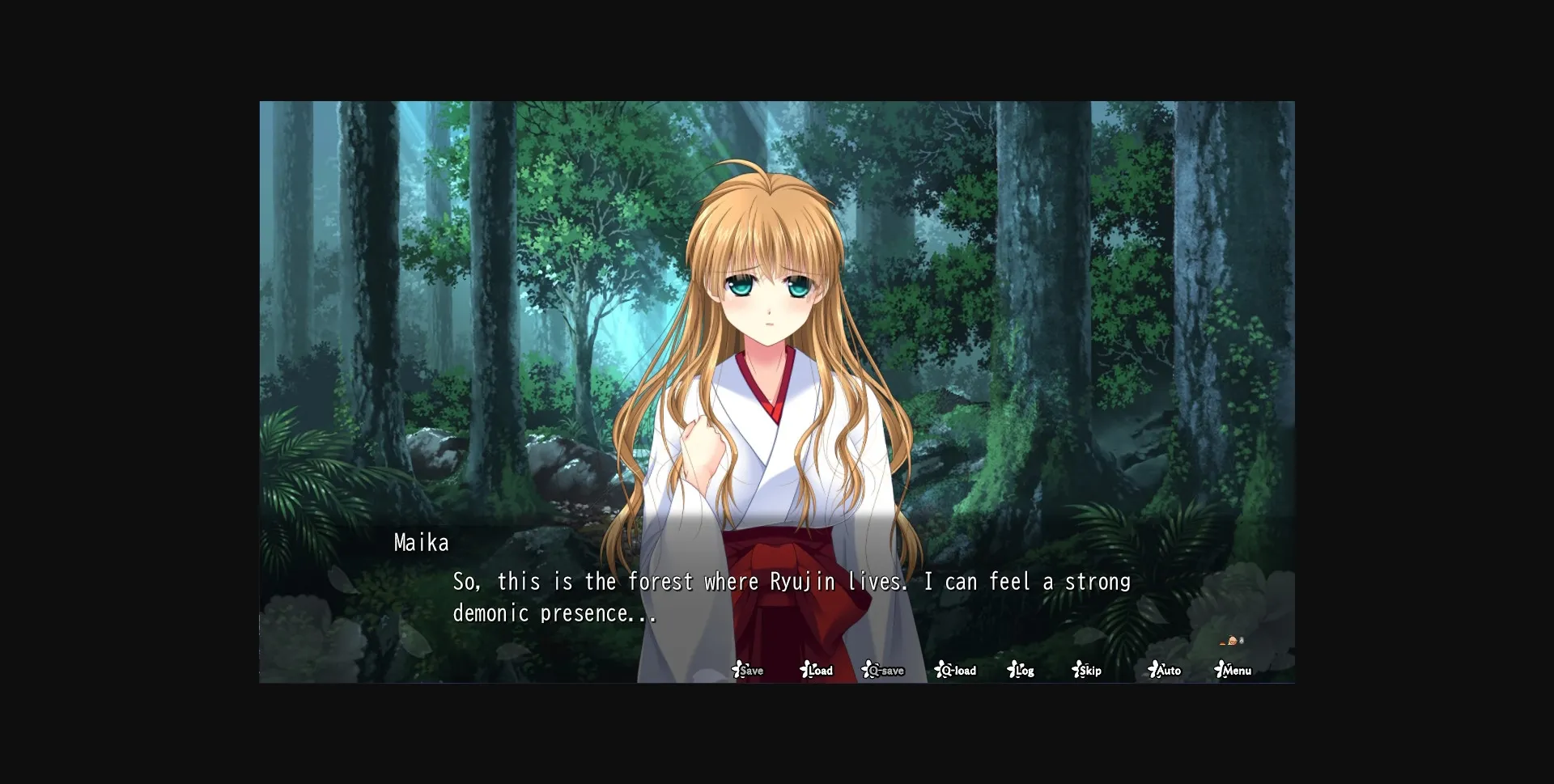Click the flower icon beside Auto

point(1153,670)
